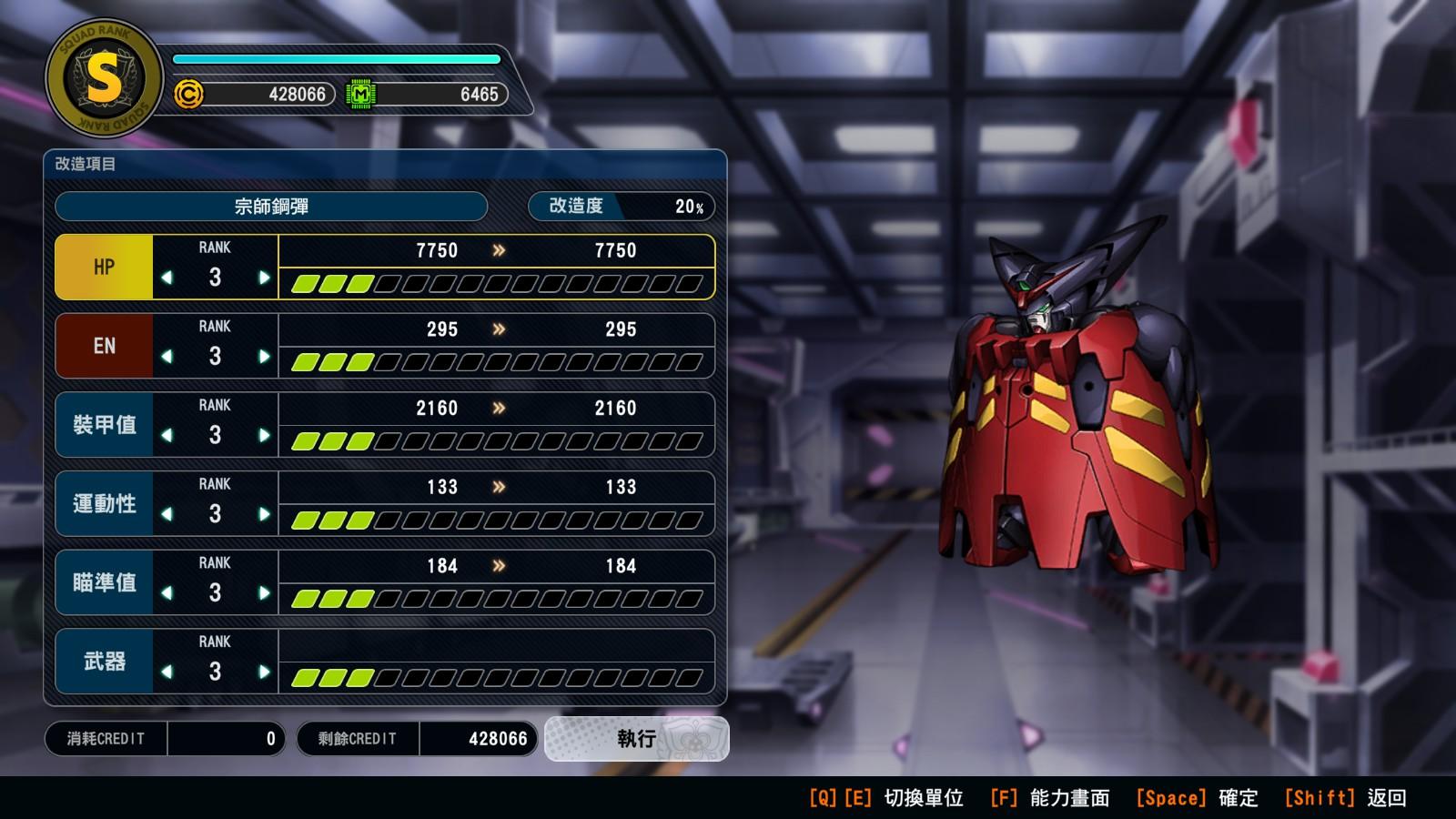
Task: Lower 武器 rank with left arrow
Action: click(x=167, y=672)
